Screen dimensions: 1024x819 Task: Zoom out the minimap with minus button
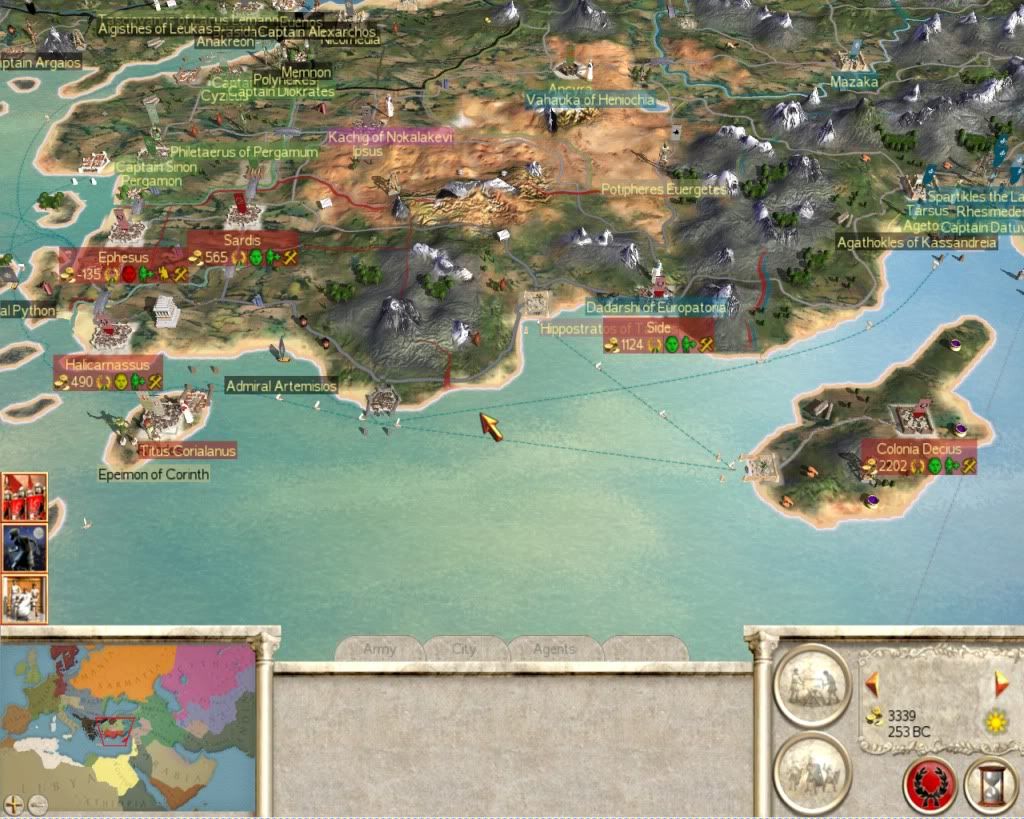(37, 803)
